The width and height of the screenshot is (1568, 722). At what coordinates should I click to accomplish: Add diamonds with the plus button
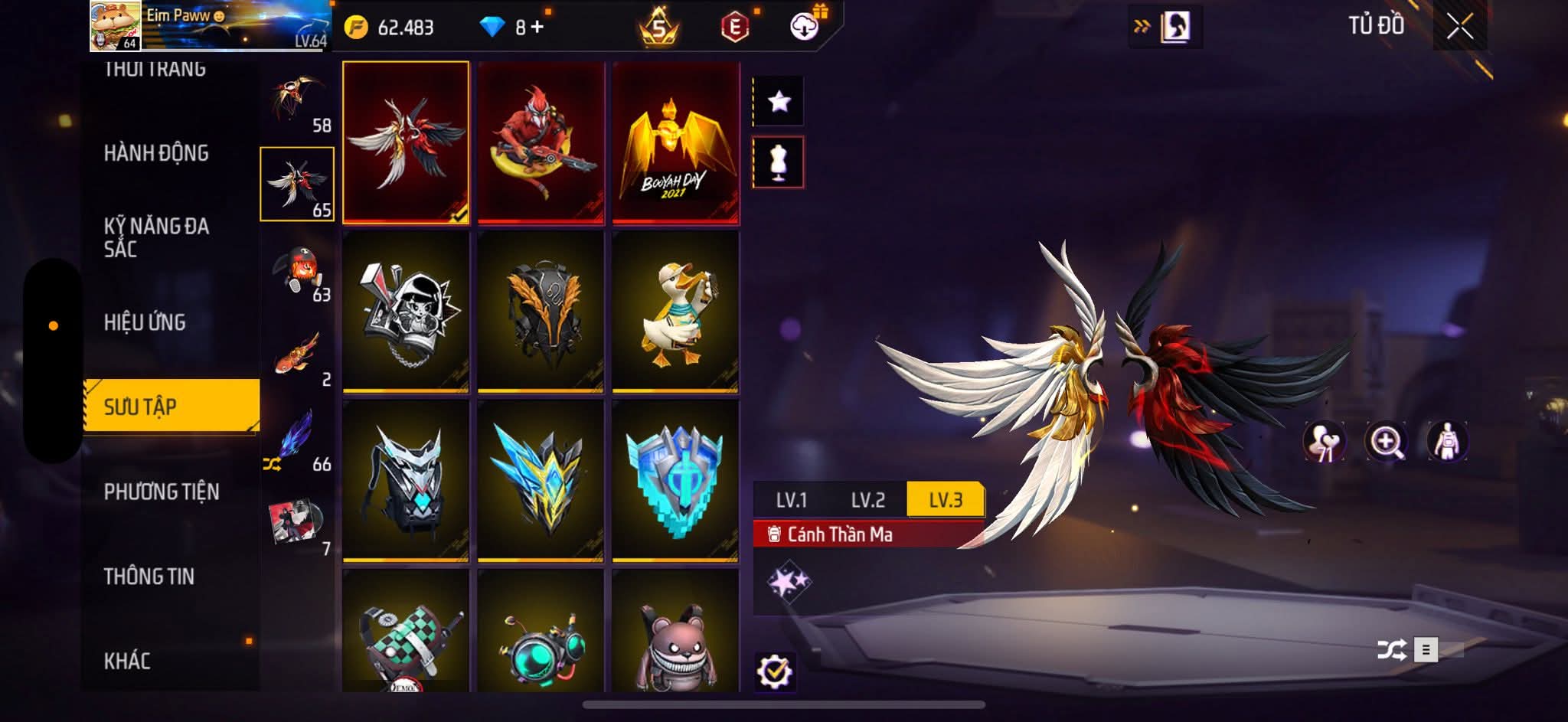[x=537, y=28]
